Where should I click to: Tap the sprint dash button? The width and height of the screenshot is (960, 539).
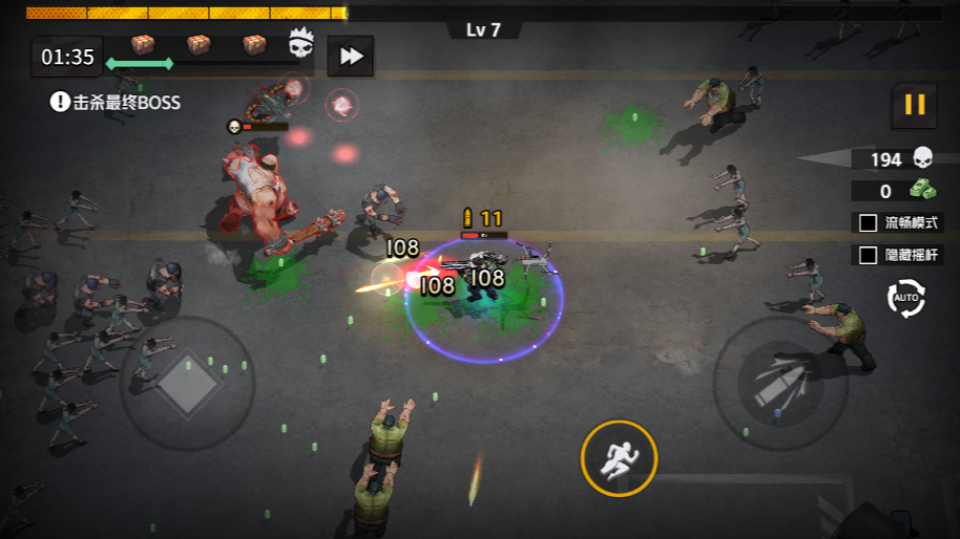(x=619, y=458)
